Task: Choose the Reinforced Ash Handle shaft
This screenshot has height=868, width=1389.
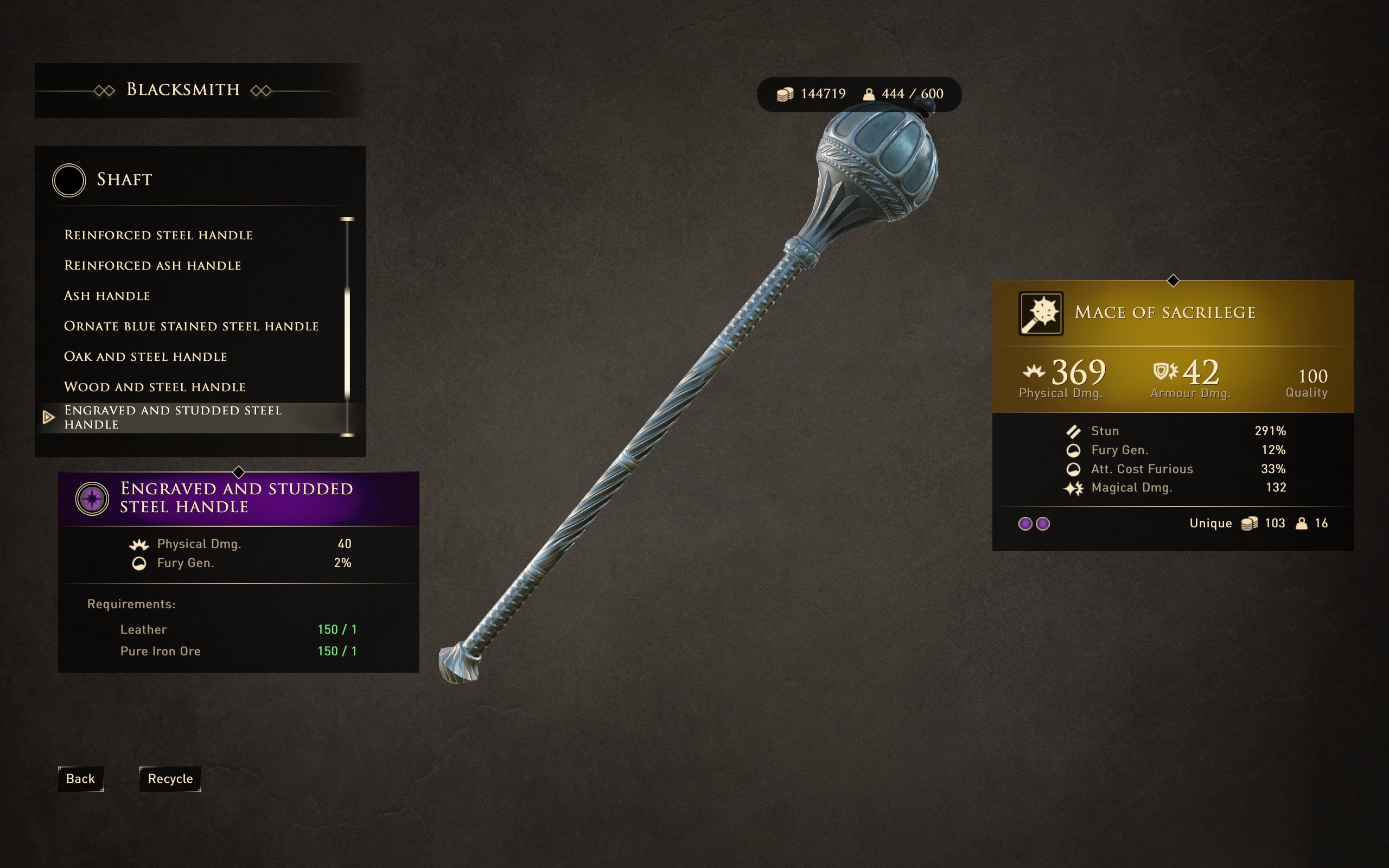Action: click(152, 265)
